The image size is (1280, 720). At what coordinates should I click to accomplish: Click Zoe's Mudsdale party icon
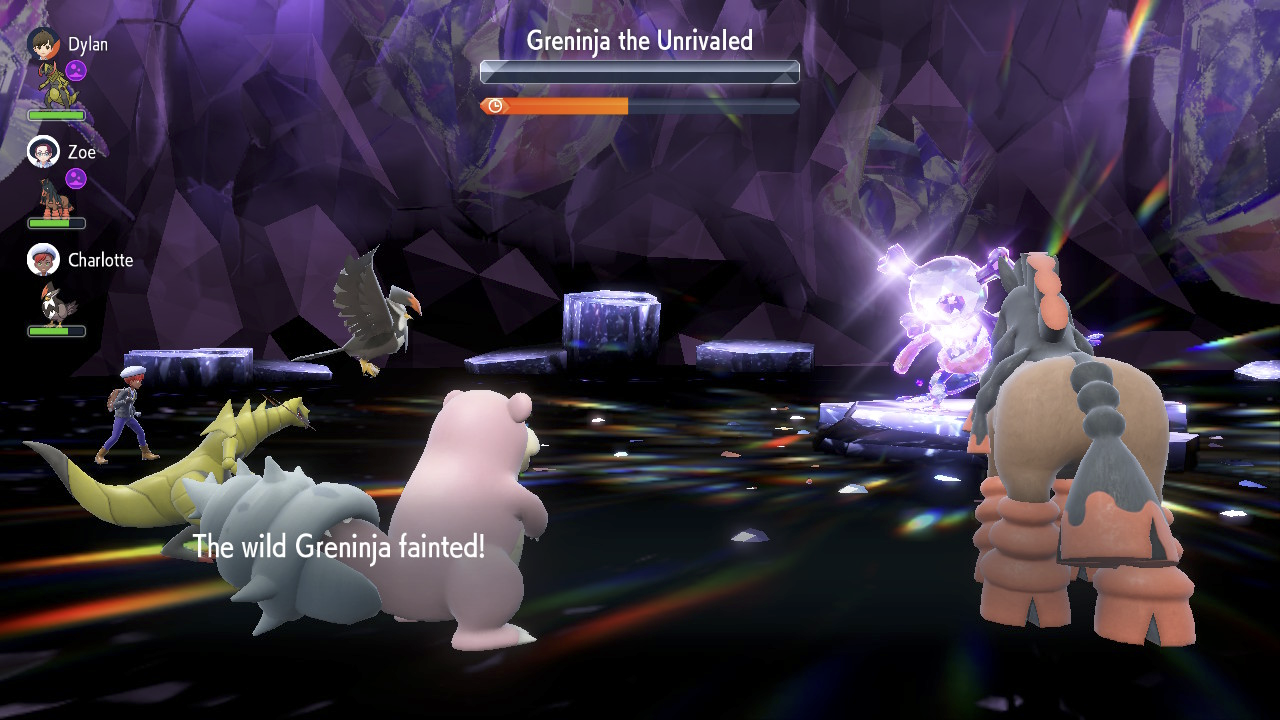53,196
